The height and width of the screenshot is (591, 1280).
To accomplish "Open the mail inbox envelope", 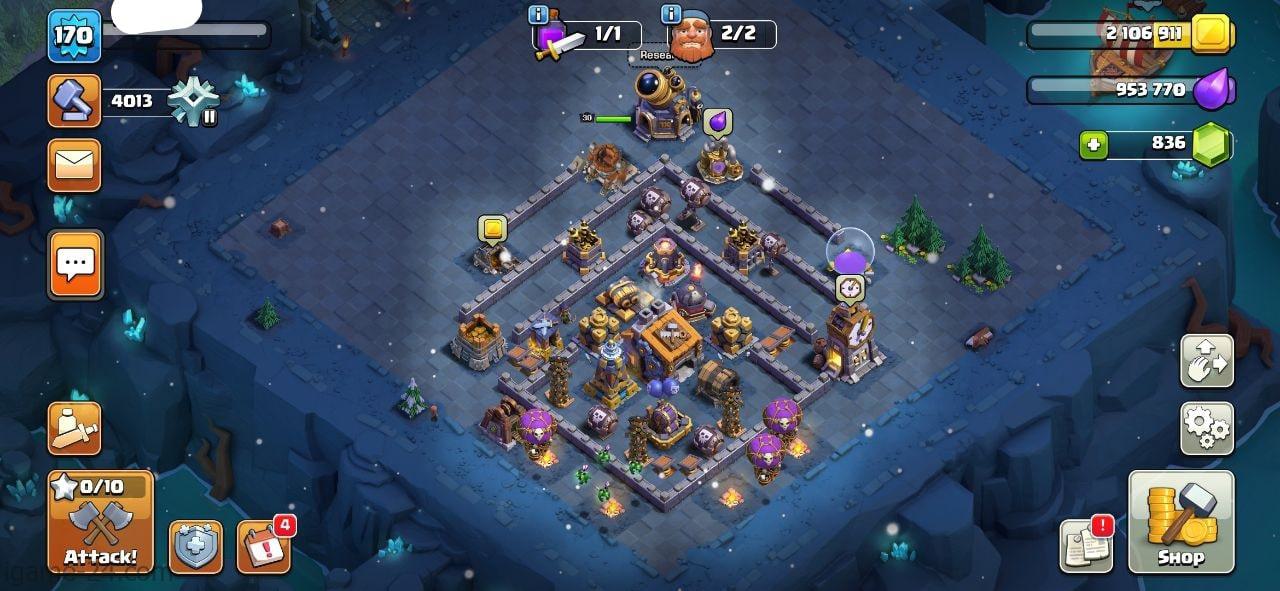I will pos(75,165).
